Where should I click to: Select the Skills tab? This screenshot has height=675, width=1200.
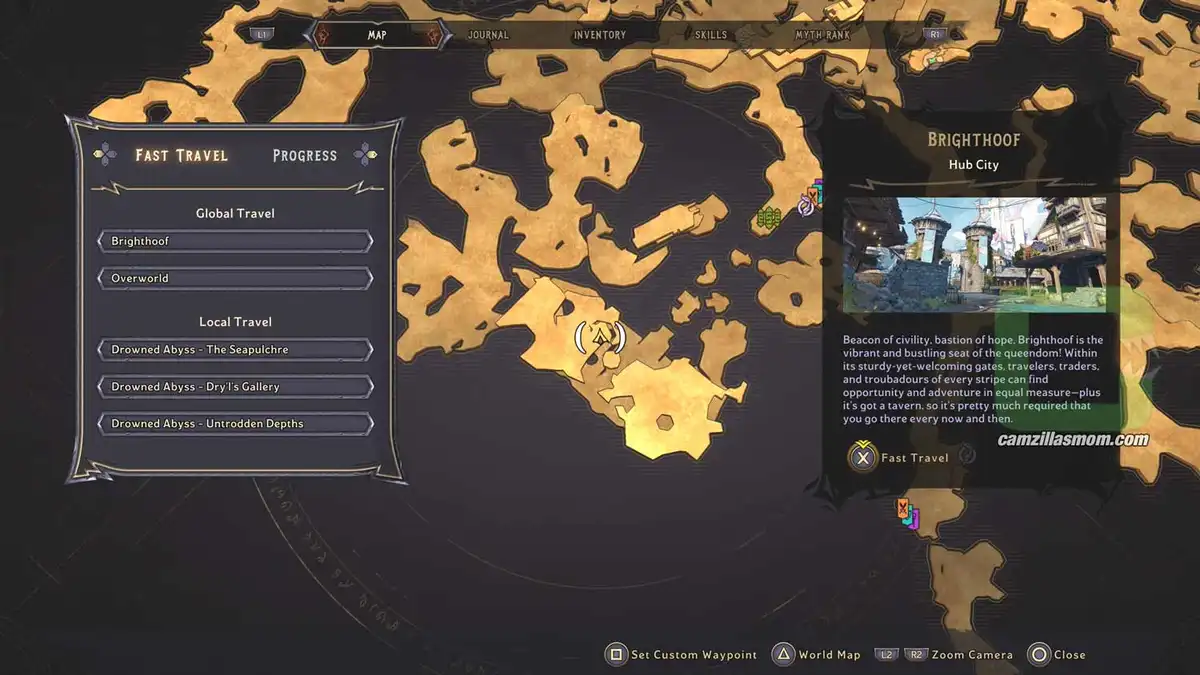[711, 35]
